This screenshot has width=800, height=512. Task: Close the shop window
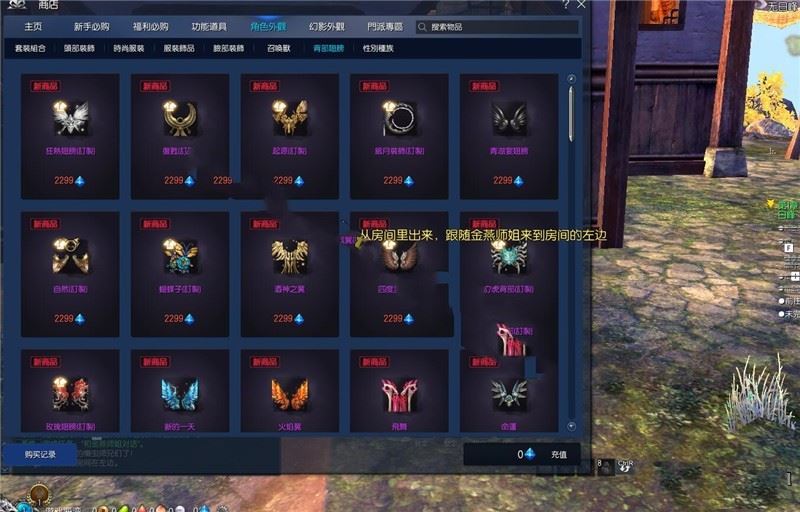pyautogui.click(x=582, y=5)
